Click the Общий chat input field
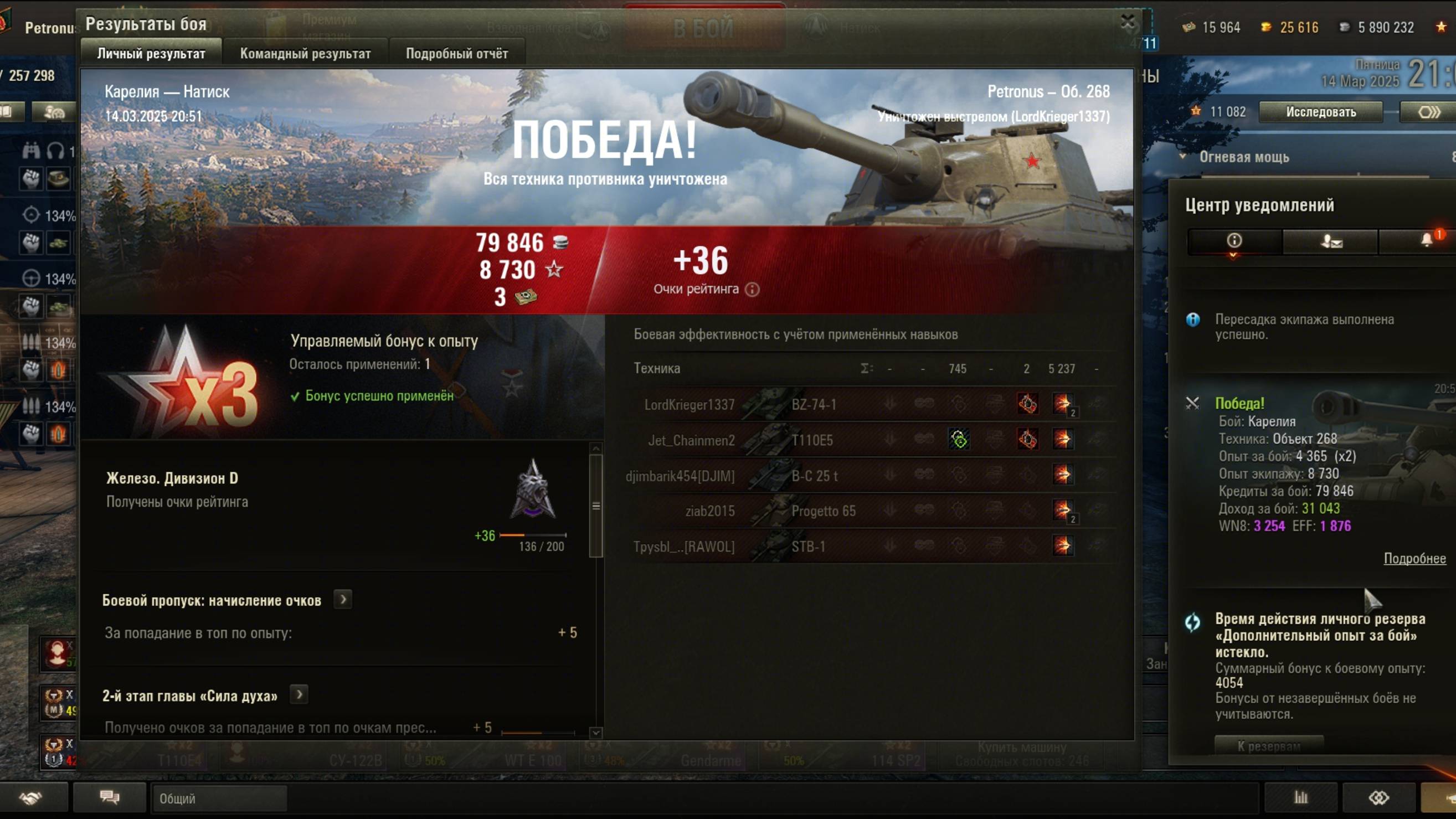Image resolution: width=1456 pixels, height=819 pixels. (219, 798)
